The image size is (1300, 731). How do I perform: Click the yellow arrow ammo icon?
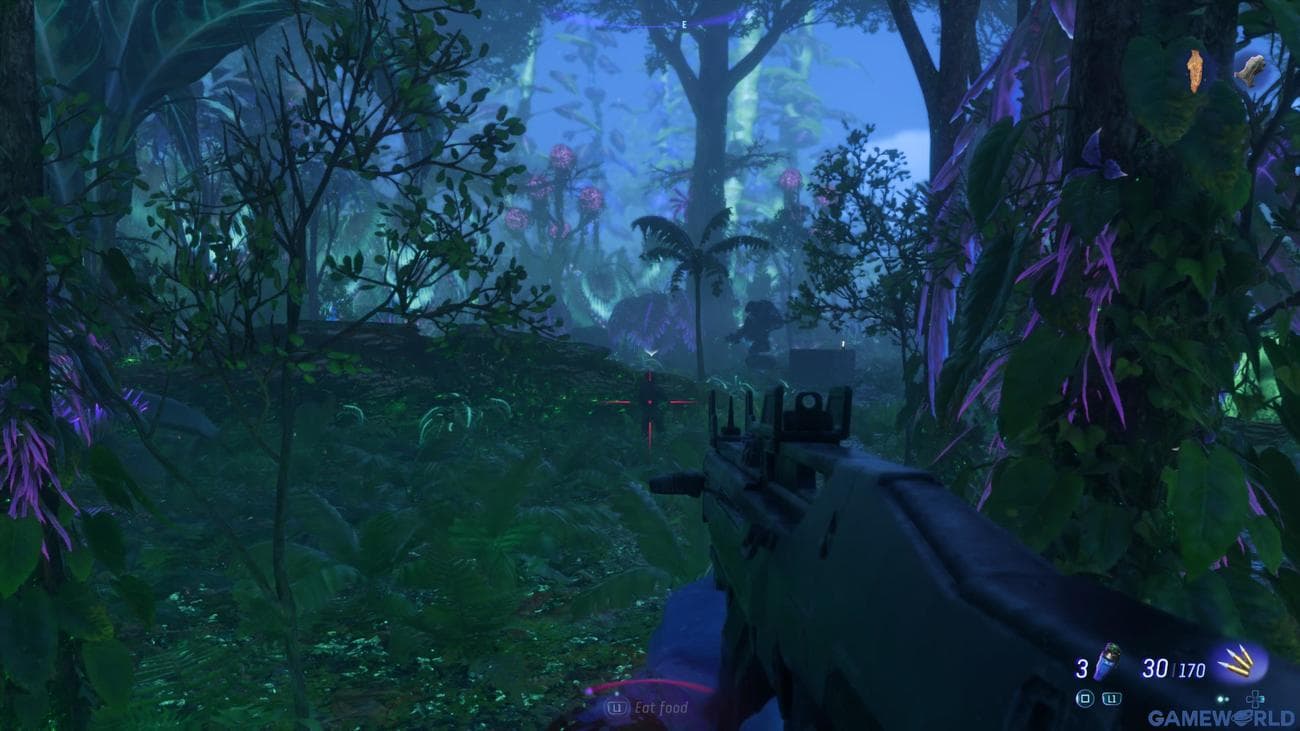1236,663
